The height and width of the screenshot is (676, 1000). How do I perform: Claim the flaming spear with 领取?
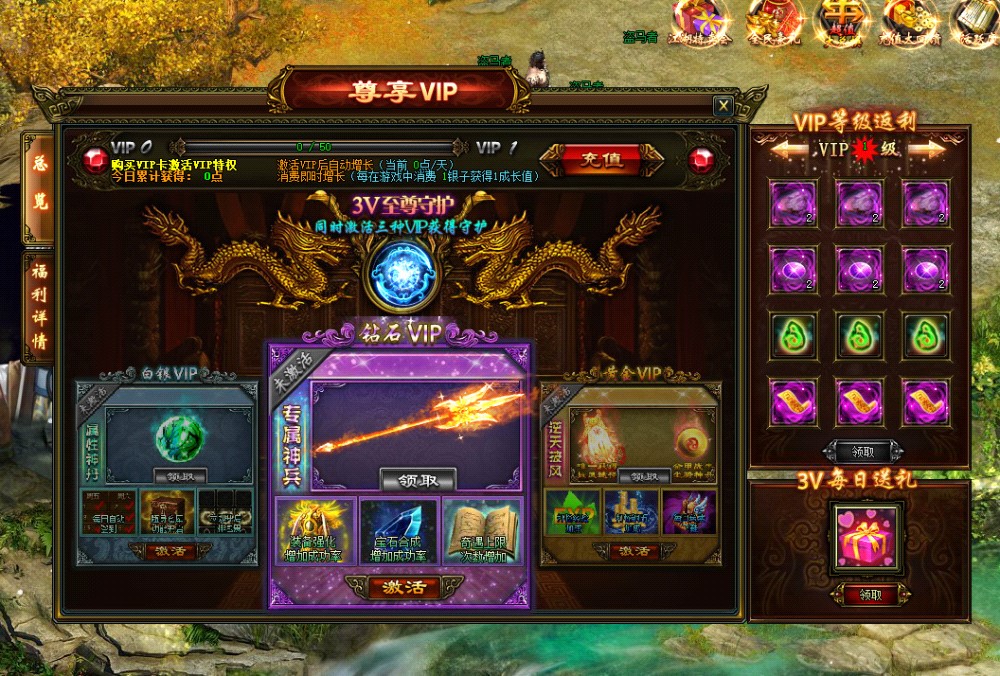click(x=417, y=480)
